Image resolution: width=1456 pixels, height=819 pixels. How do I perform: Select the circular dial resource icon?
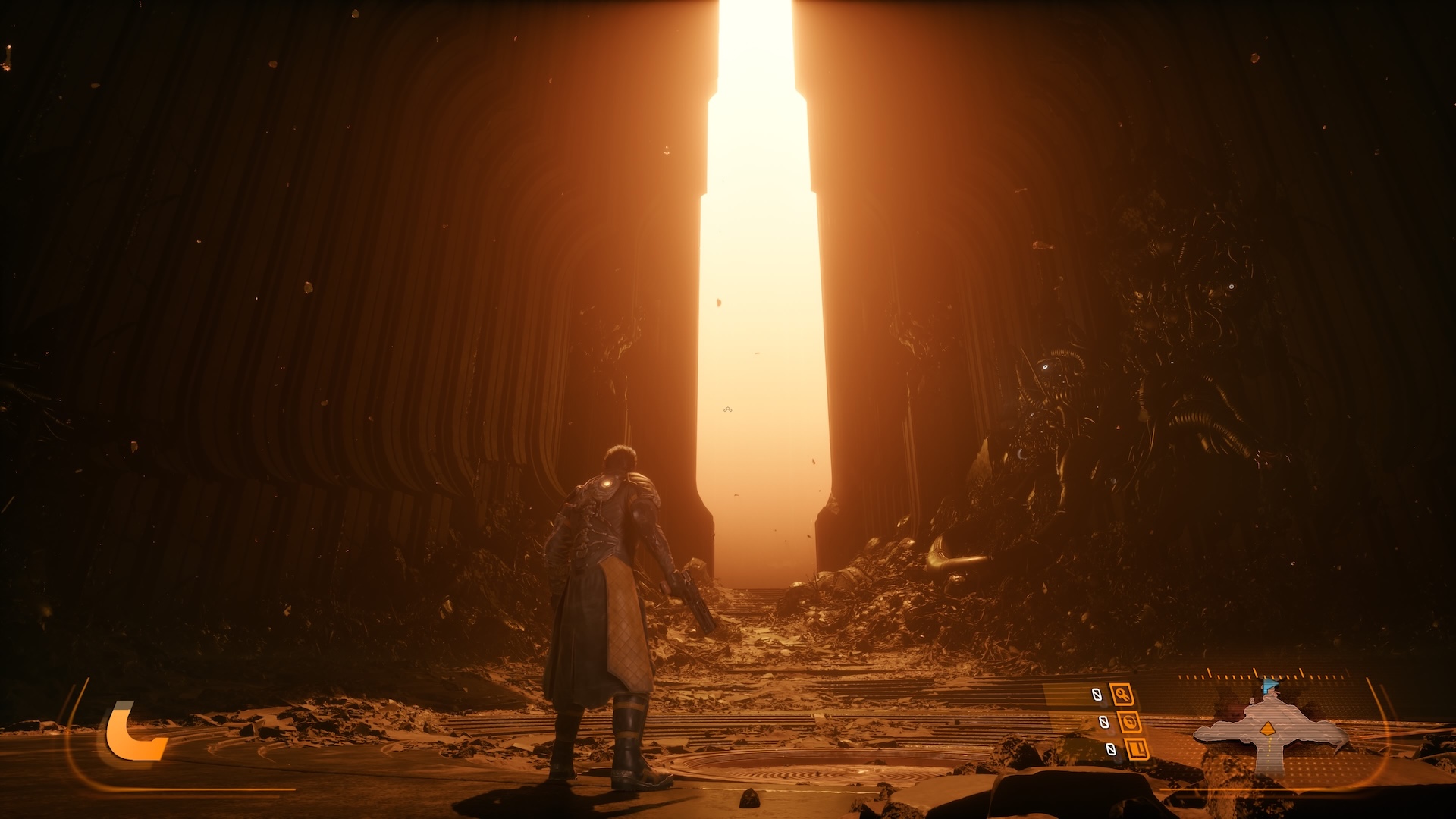(1129, 722)
